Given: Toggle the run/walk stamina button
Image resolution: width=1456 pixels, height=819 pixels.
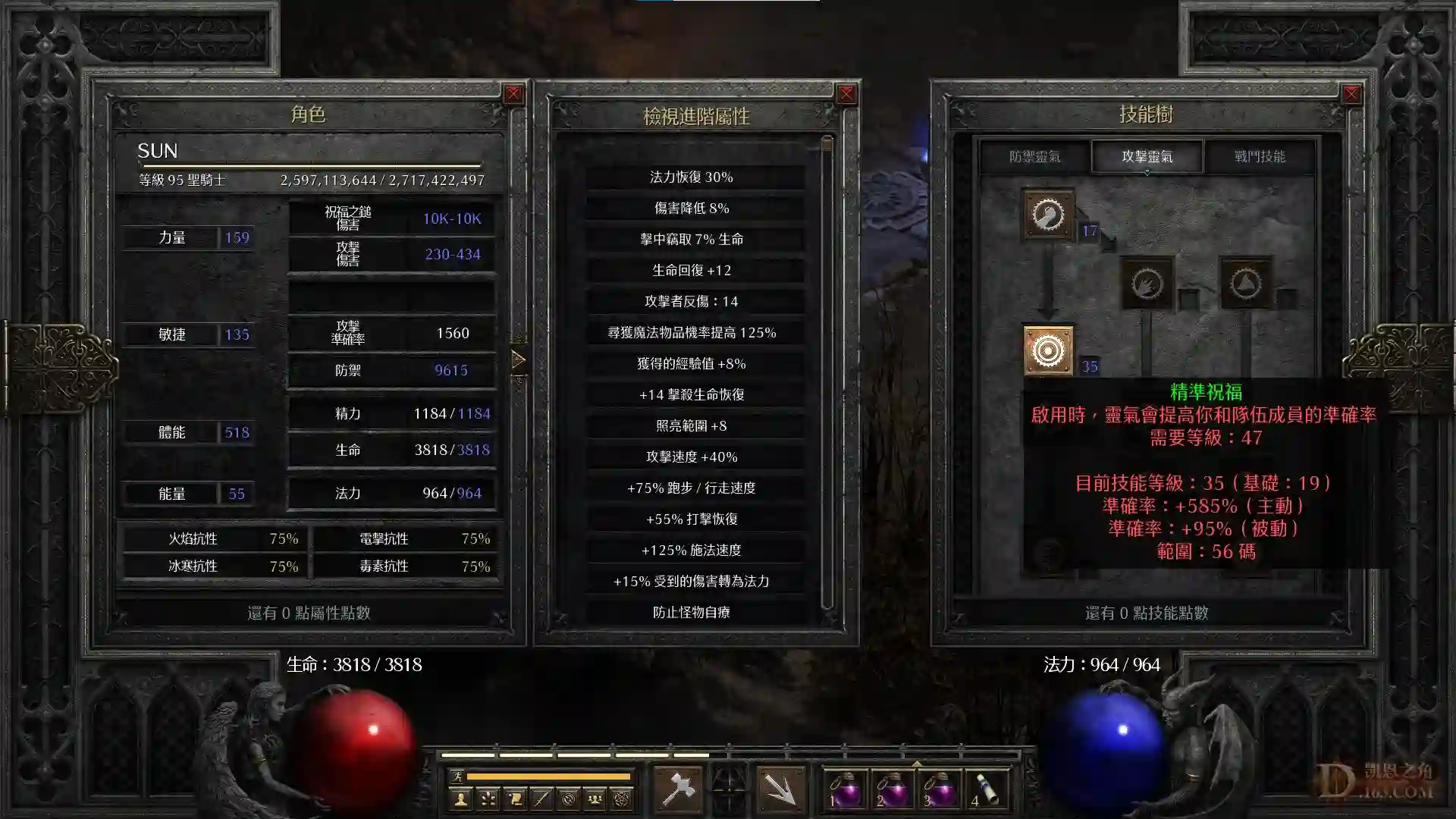Looking at the screenshot, I should click(457, 776).
